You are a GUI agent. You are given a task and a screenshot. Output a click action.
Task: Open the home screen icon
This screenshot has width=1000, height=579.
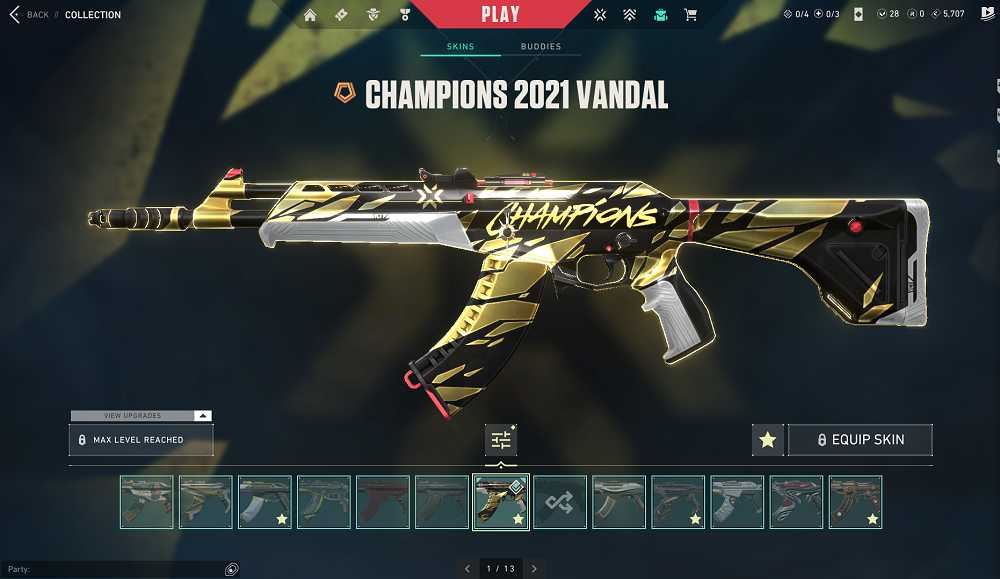310,15
